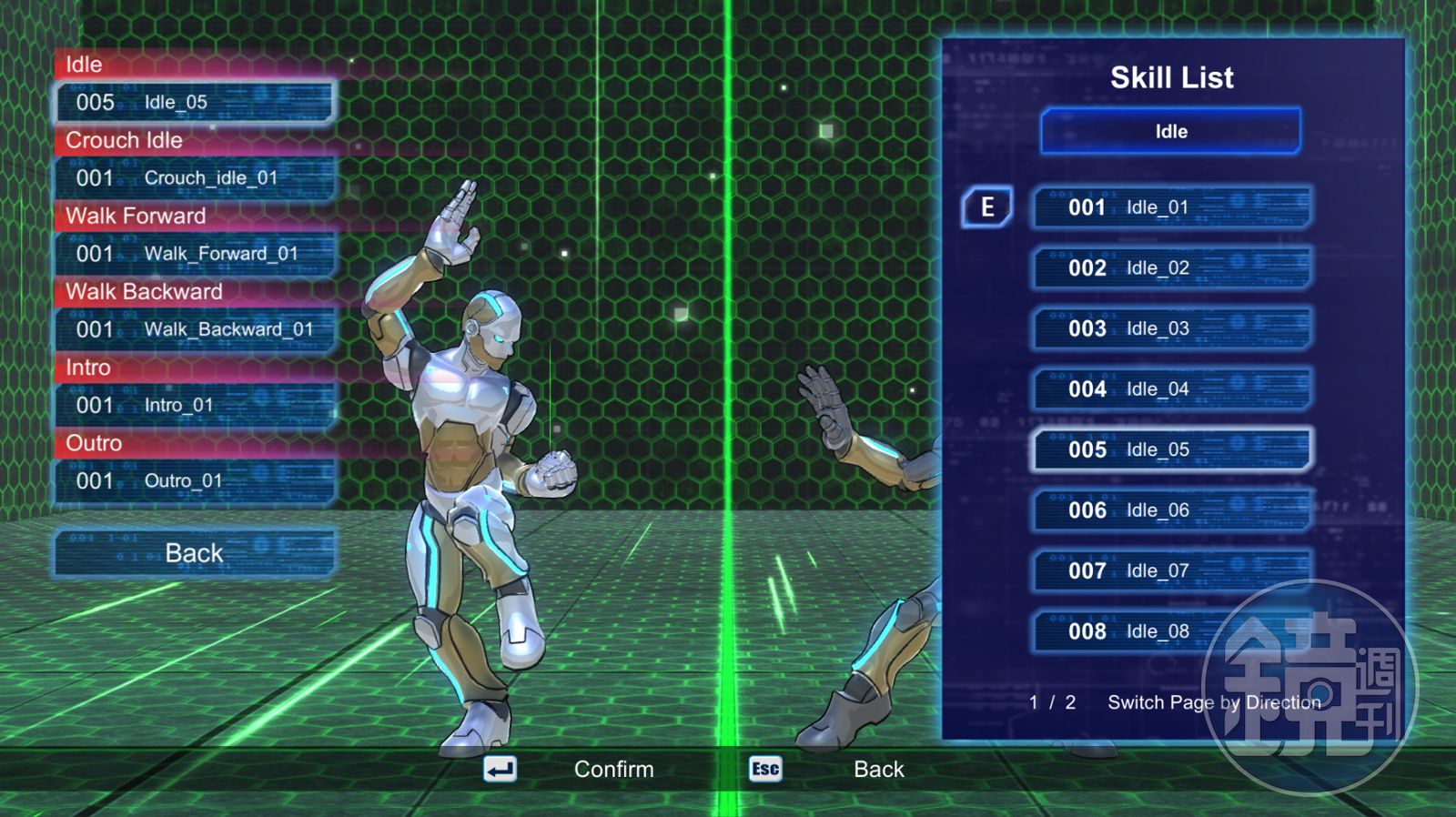
Task: Click Confirm in the bottom bar
Action: (613, 770)
